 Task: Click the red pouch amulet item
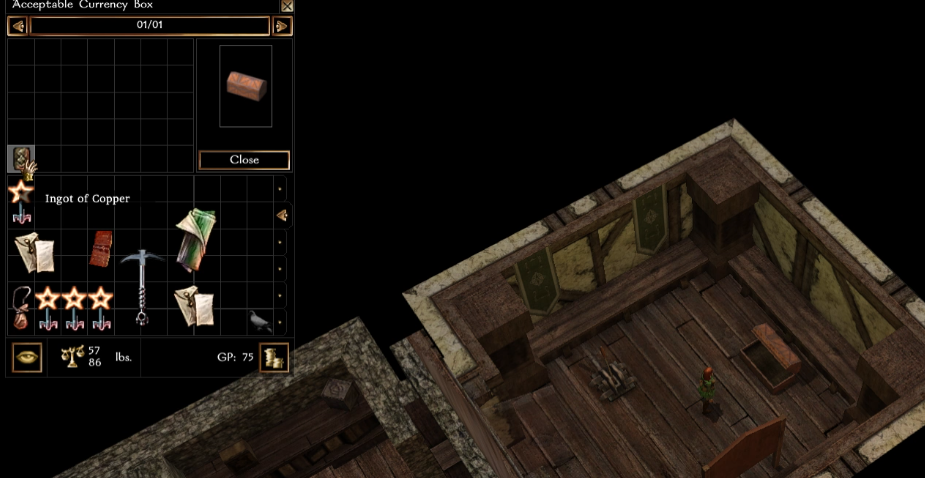tap(20, 307)
